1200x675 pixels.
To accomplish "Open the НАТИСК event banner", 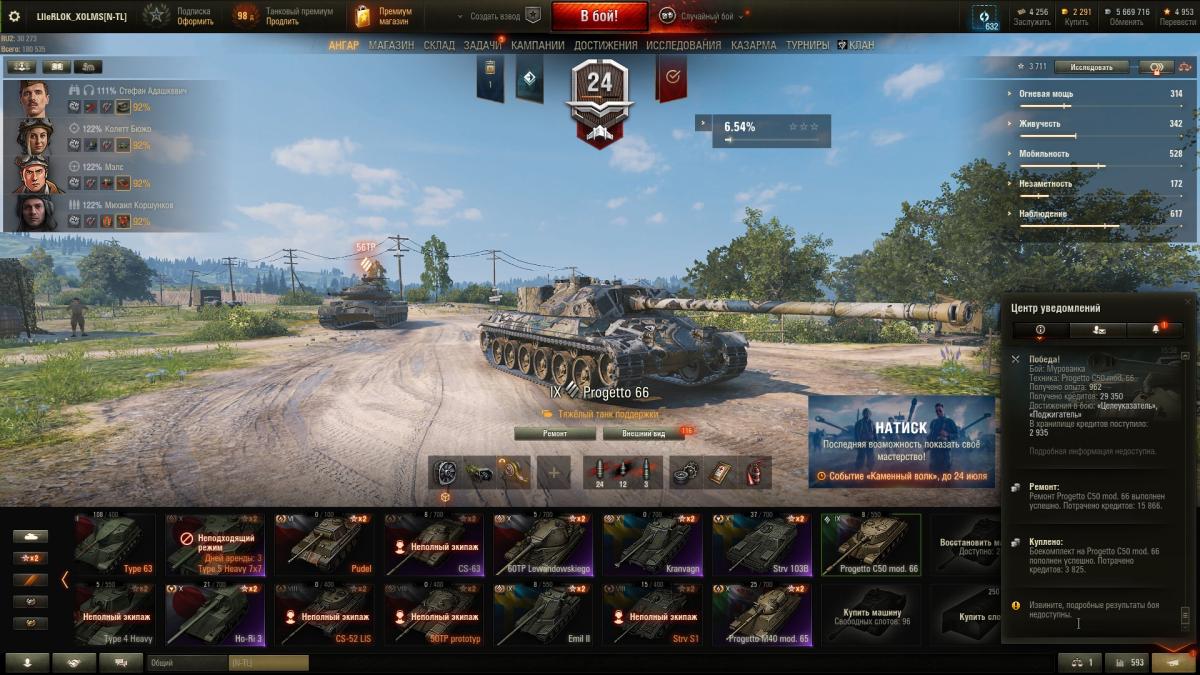I will click(x=902, y=440).
